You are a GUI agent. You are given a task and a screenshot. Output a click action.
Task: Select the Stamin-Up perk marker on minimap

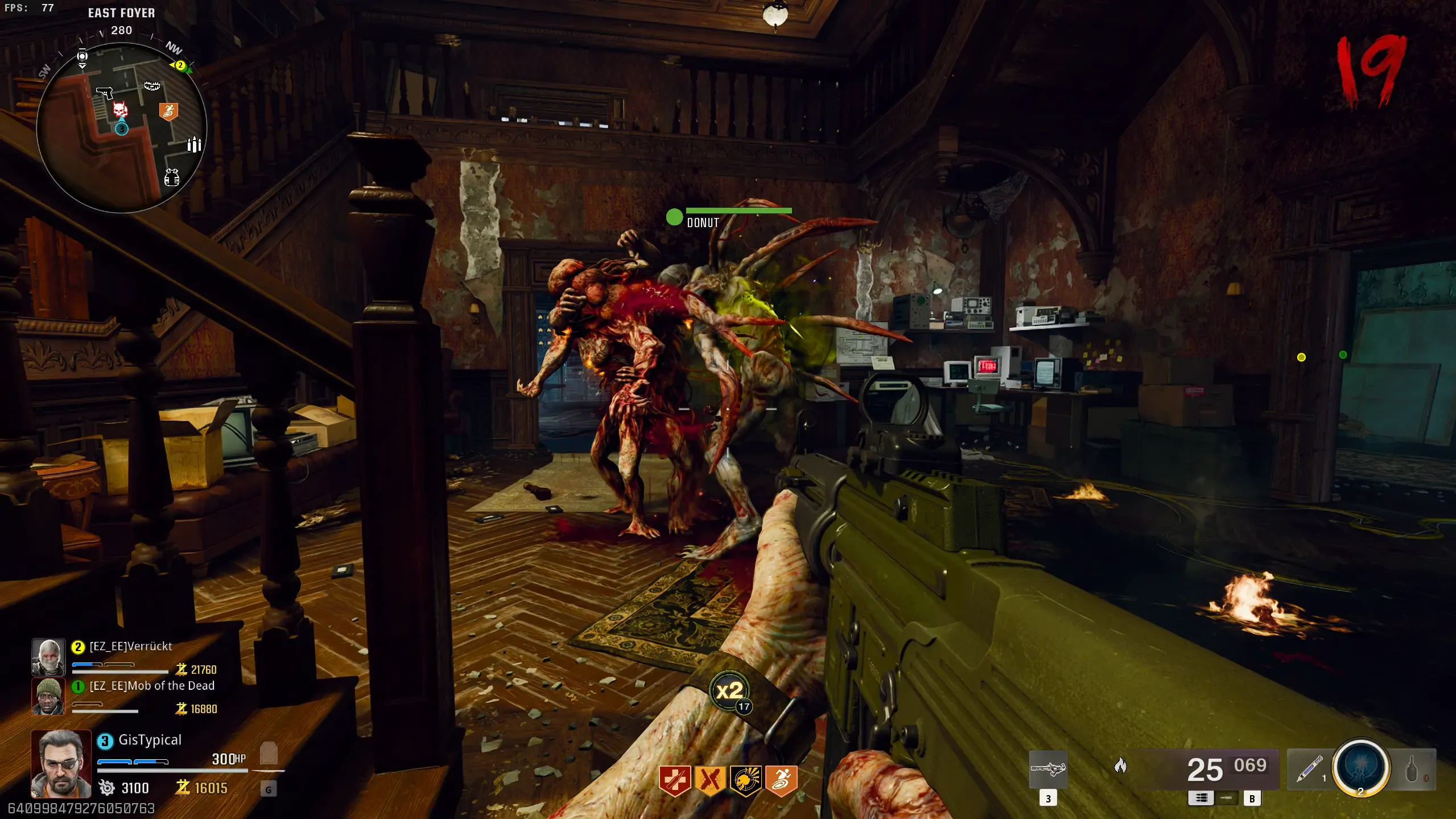[168, 112]
